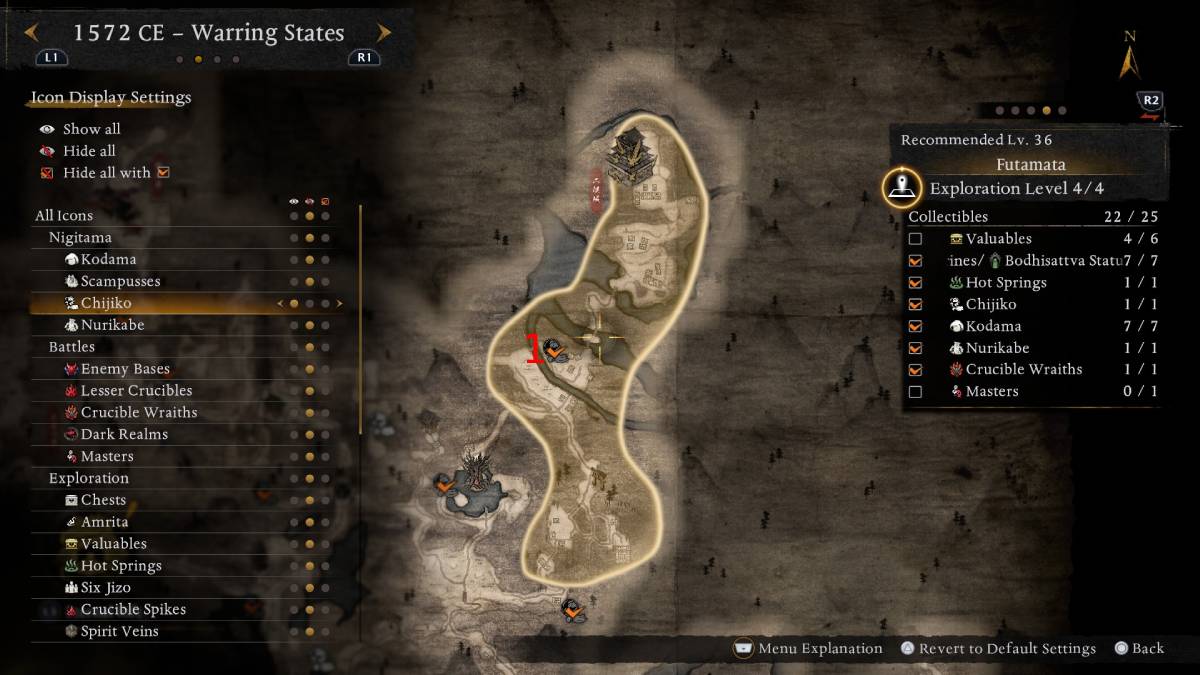1200x675 pixels.
Task: Choose the Scampusses filter entry
Action: pos(120,281)
